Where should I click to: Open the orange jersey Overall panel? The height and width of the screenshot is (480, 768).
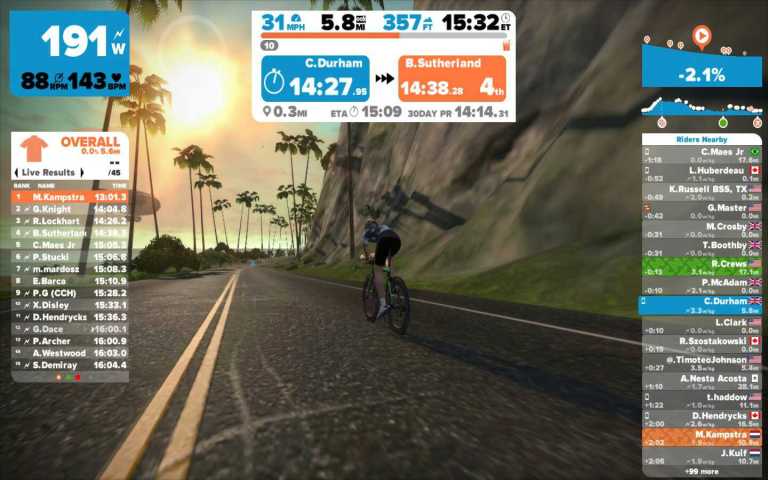70,148
